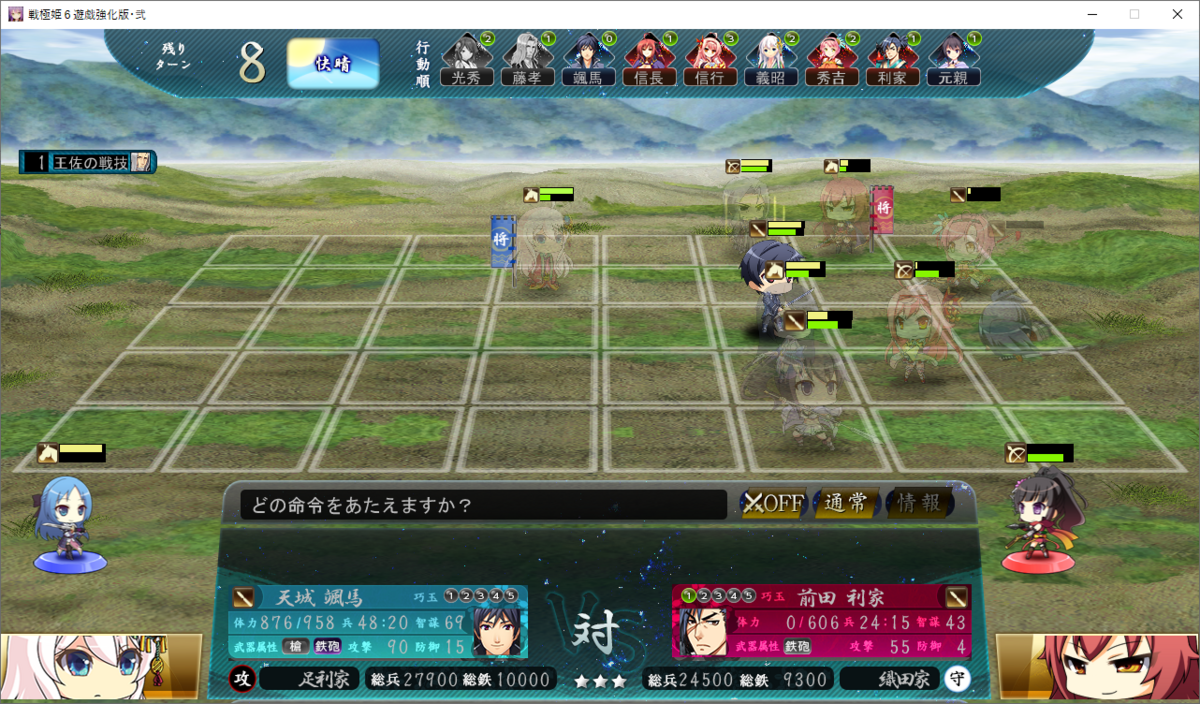Pick 信行 from the action order
Image resolution: width=1200 pixels, height=704 pixels.
[710, 61]
